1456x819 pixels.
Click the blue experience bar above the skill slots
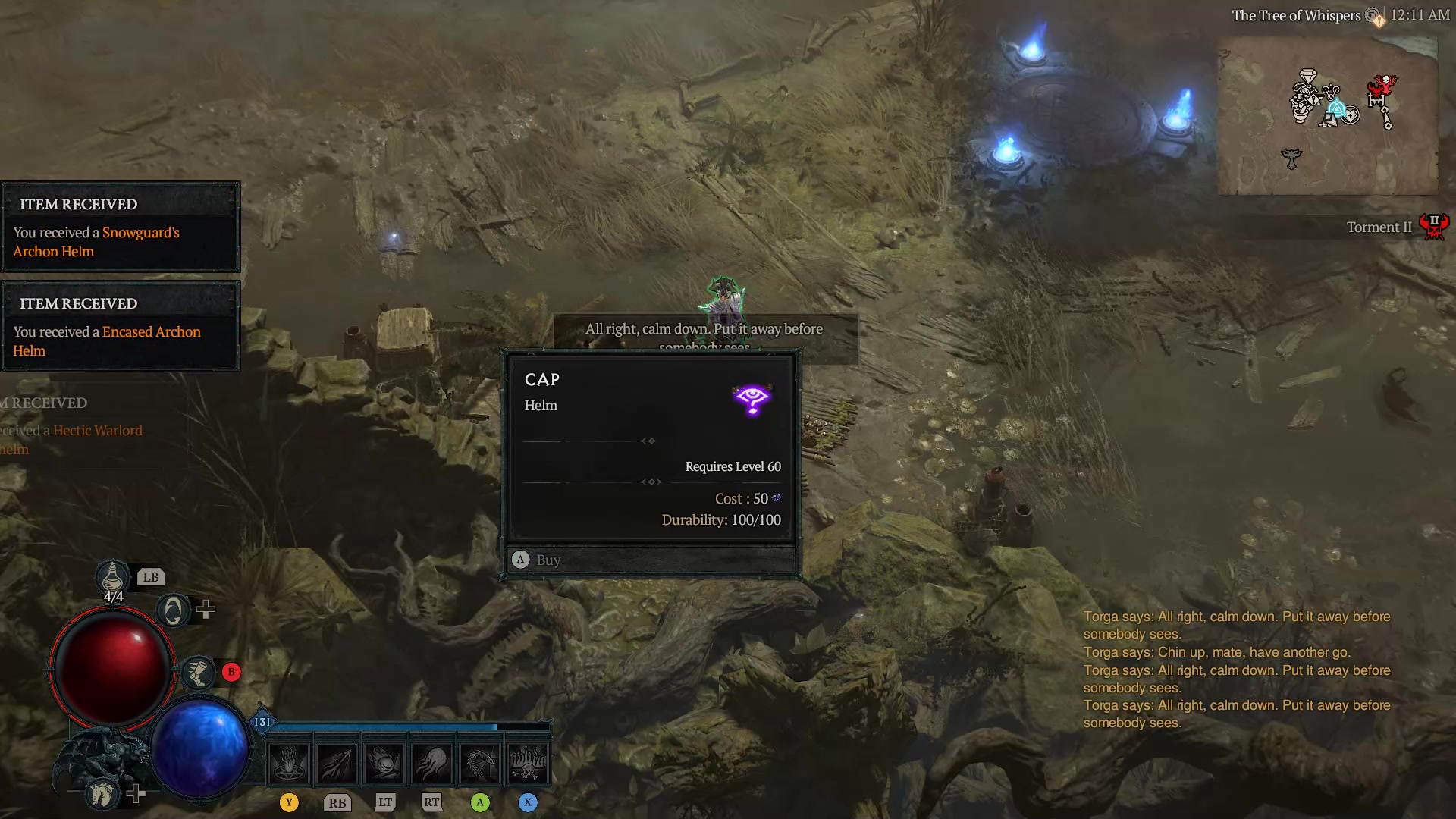pyautogui.click(x=402, y=726)
